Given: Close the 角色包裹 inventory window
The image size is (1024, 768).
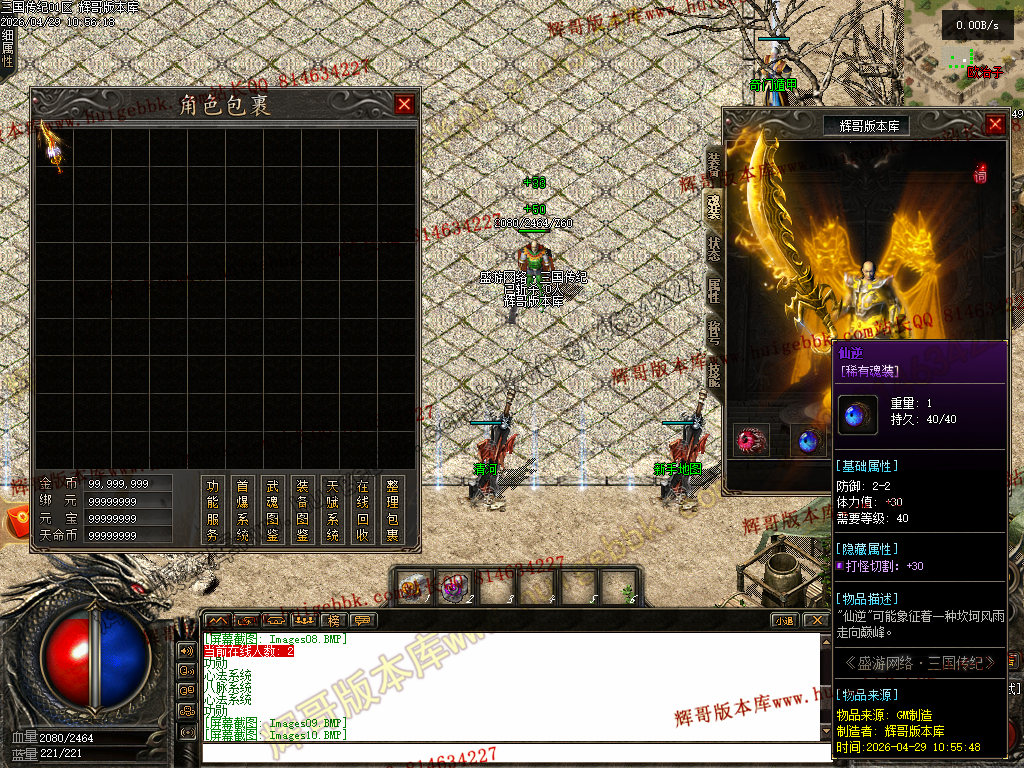Looking at the screenshot, I should coord(404,104).
